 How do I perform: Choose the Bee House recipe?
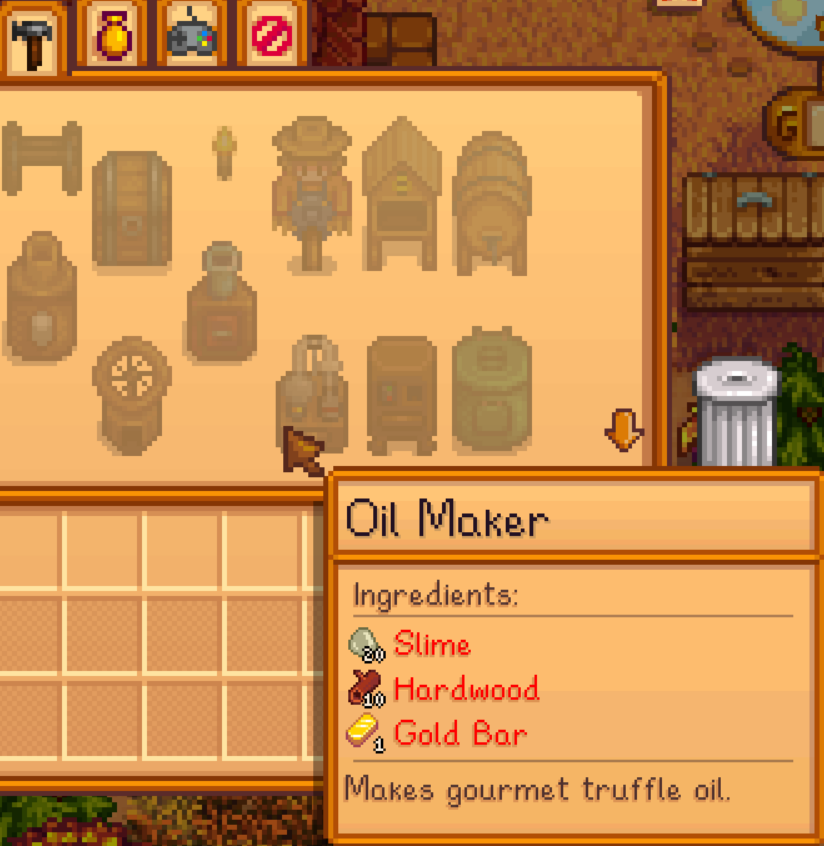coord(402,193)
